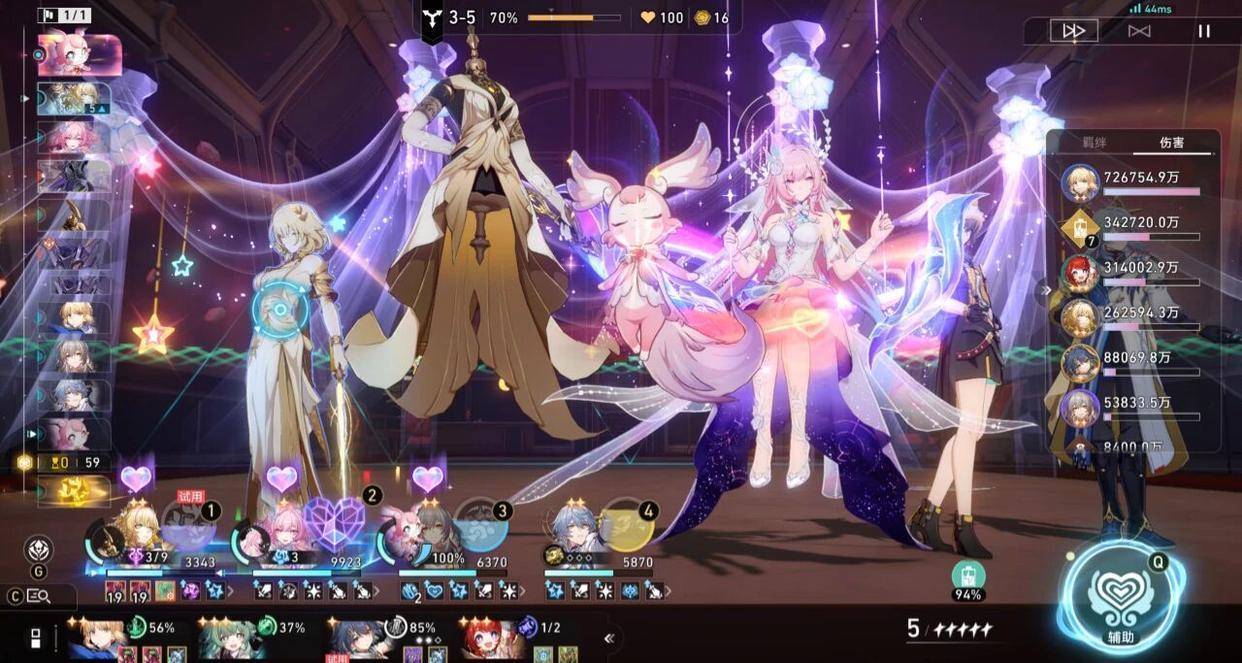View the top damage dealer row 726754.9万
This screenshot has width=1242, height=663.
(1130, 181)
